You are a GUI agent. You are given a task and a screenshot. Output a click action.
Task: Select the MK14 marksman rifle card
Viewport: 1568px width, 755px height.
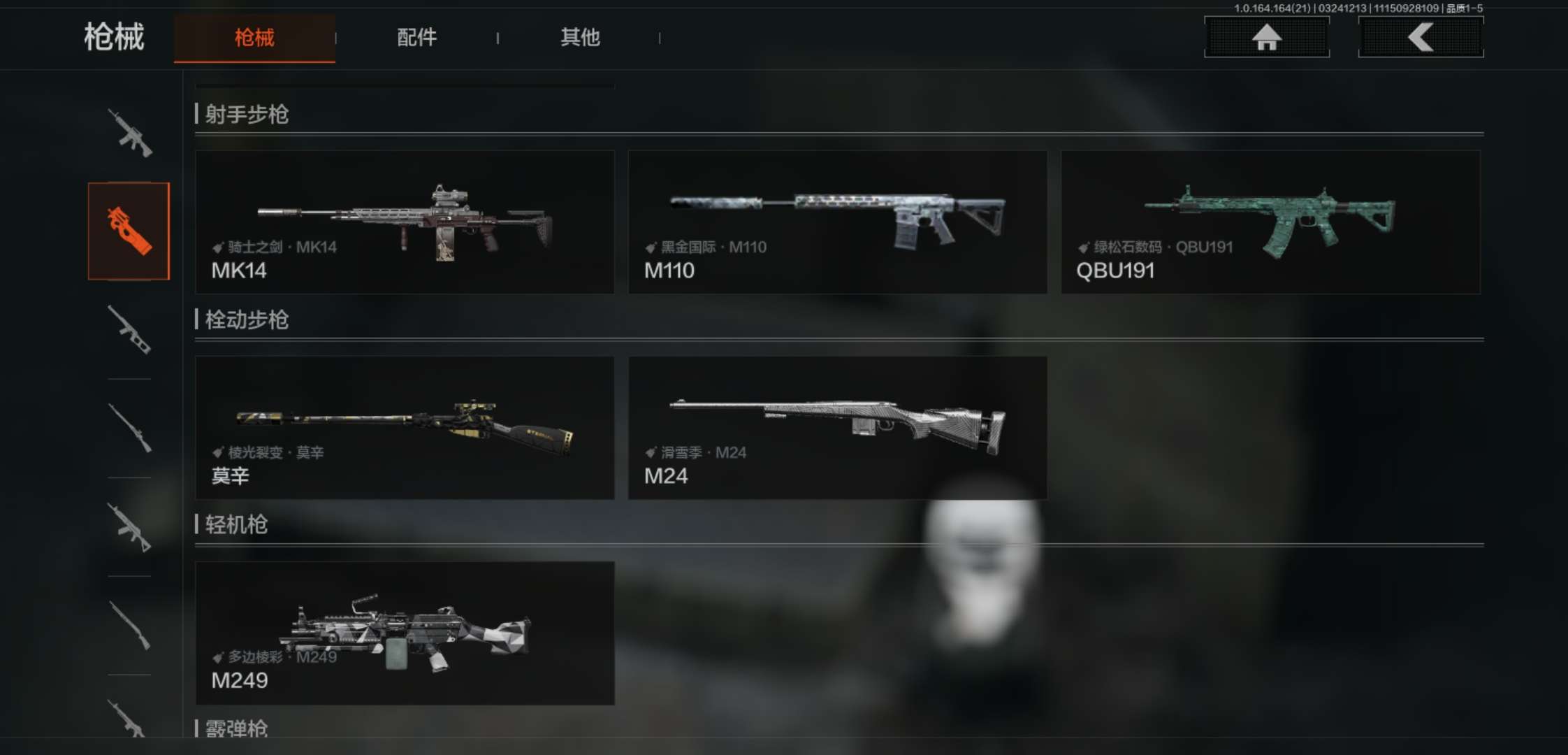coord(405,222)
